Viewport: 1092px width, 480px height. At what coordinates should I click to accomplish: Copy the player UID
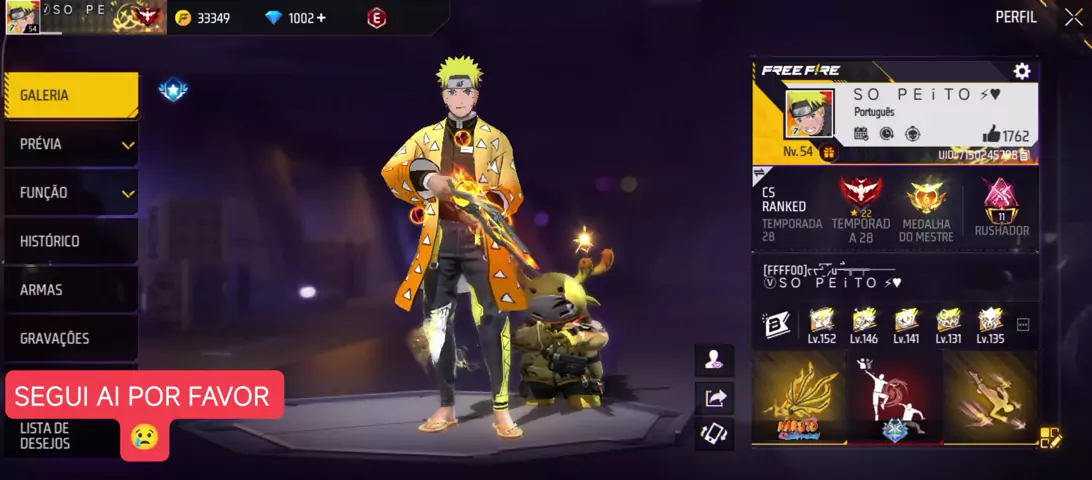click(1024, 155)
